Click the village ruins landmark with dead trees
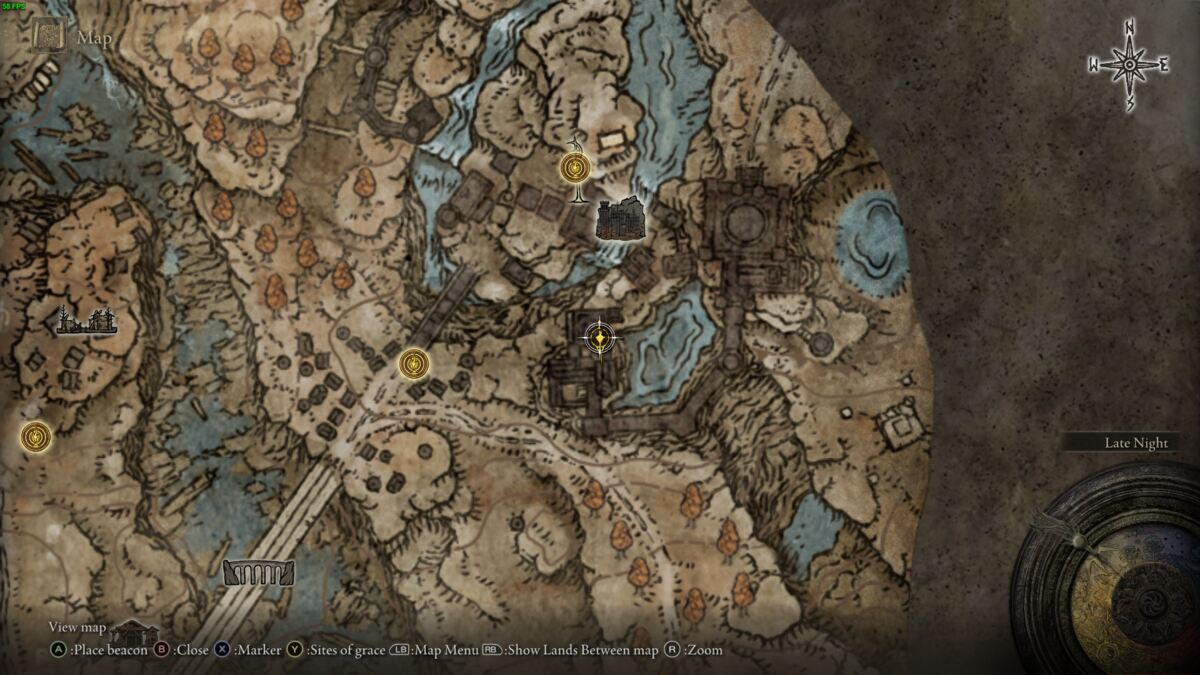 87,319
